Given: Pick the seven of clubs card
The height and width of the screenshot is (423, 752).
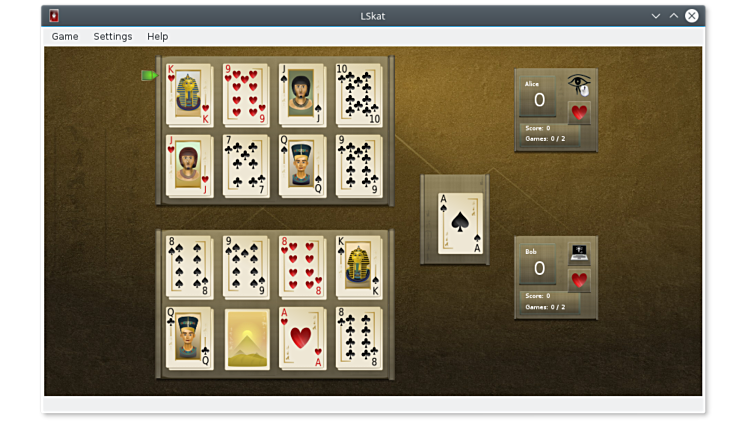Looking at the screenshot, I should coord(246,166).
